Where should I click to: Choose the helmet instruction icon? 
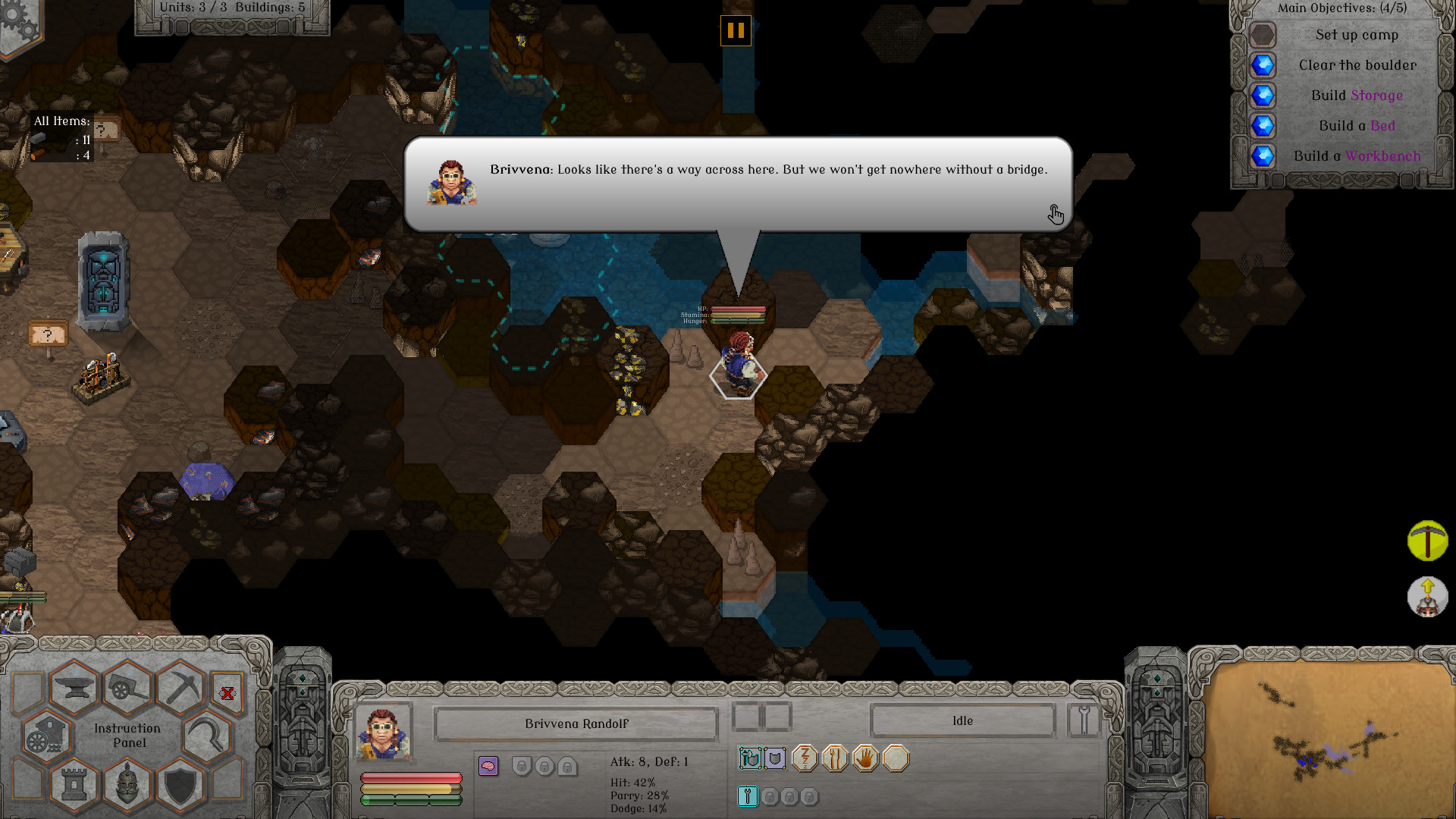point(127,785)
